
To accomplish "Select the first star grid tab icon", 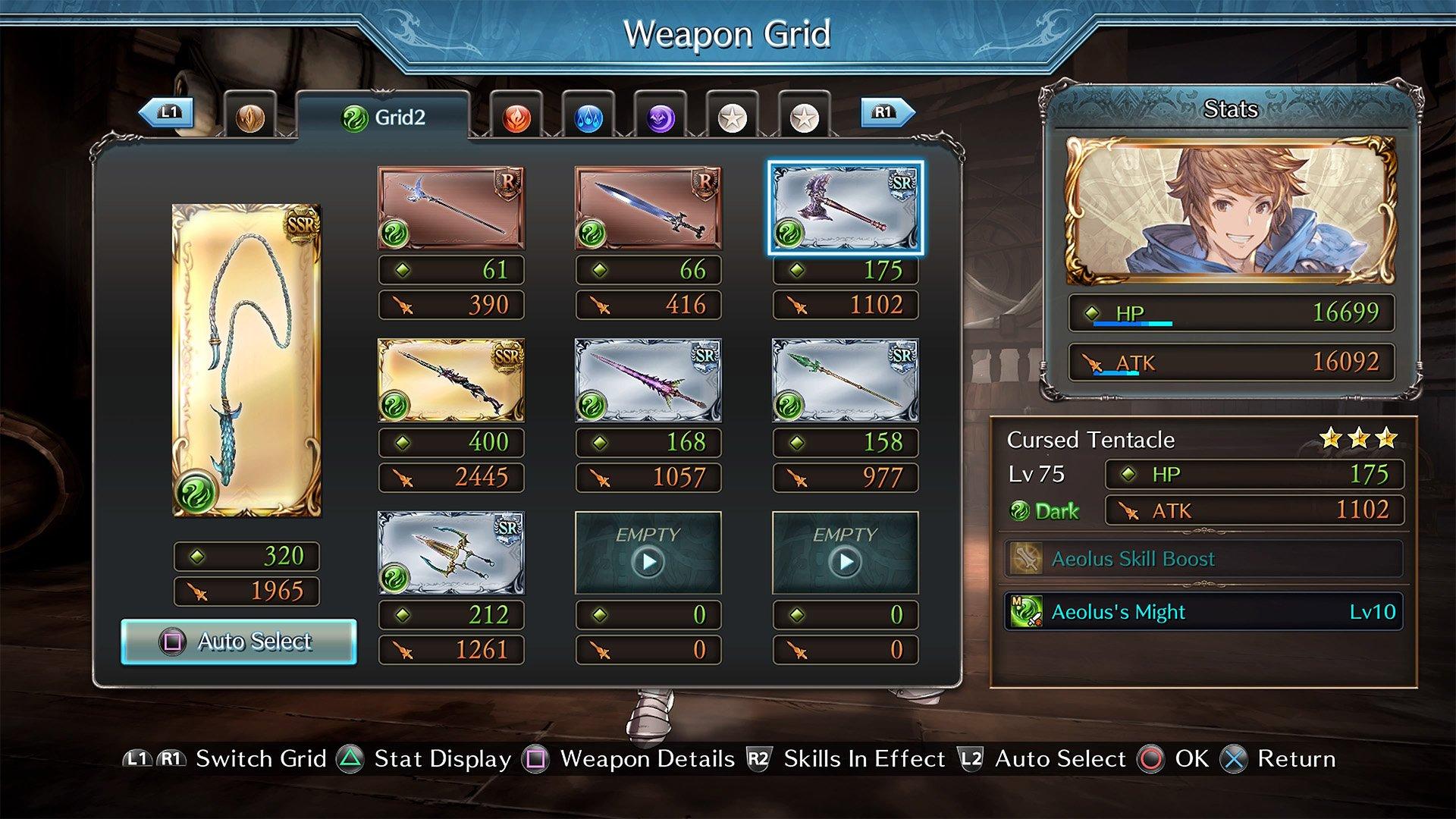I will [733, 118].
